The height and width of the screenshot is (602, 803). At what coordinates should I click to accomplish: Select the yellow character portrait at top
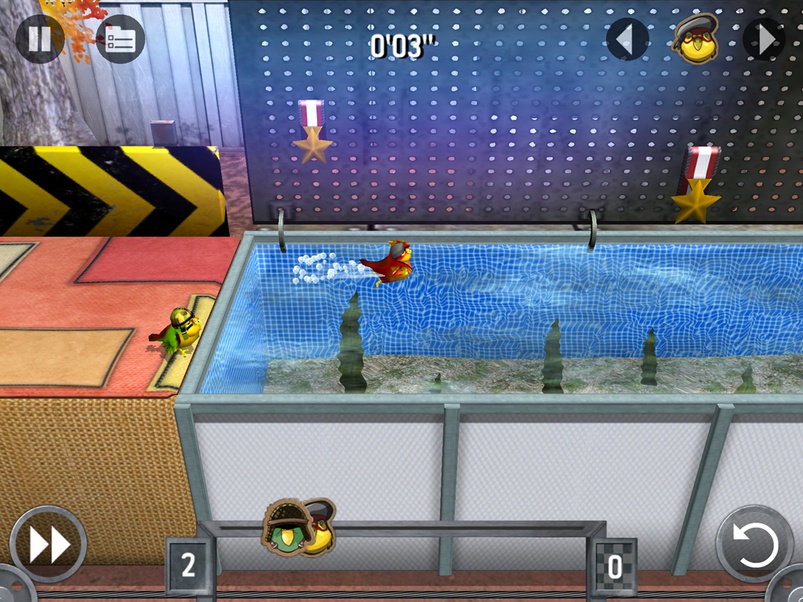(x=696, y=40)
